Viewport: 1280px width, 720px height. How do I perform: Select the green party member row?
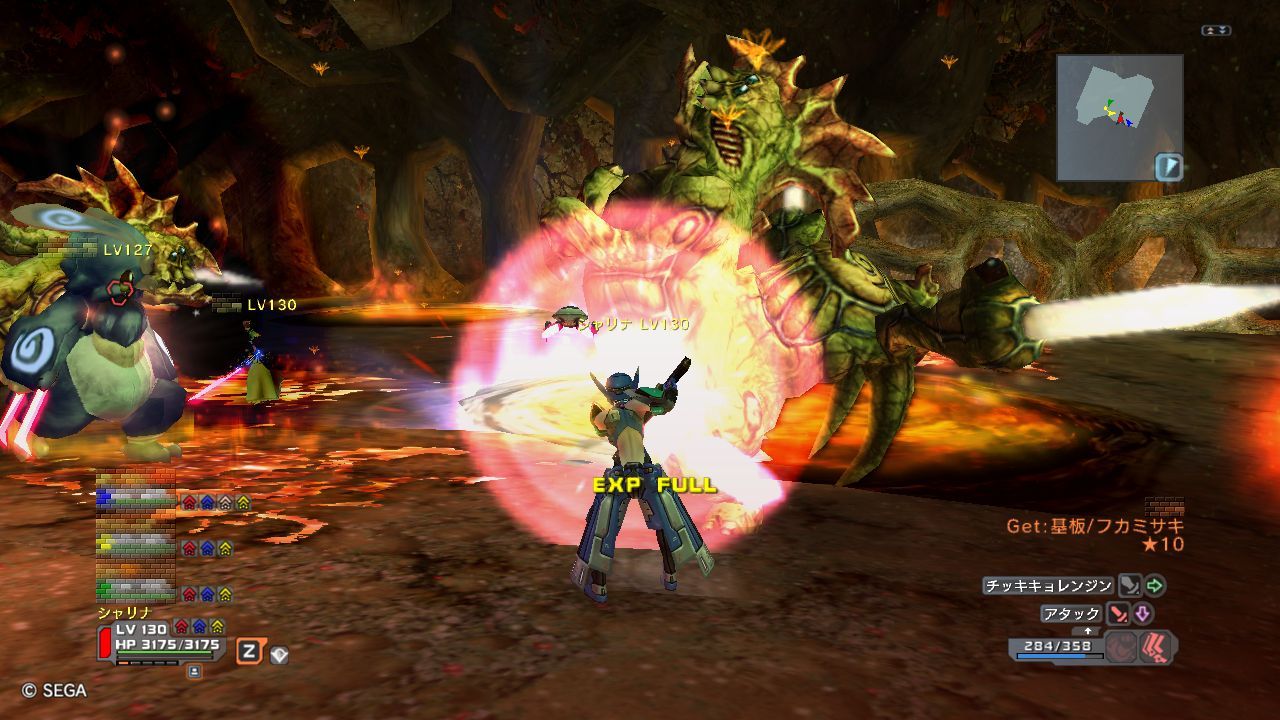(x=136, y=592)
